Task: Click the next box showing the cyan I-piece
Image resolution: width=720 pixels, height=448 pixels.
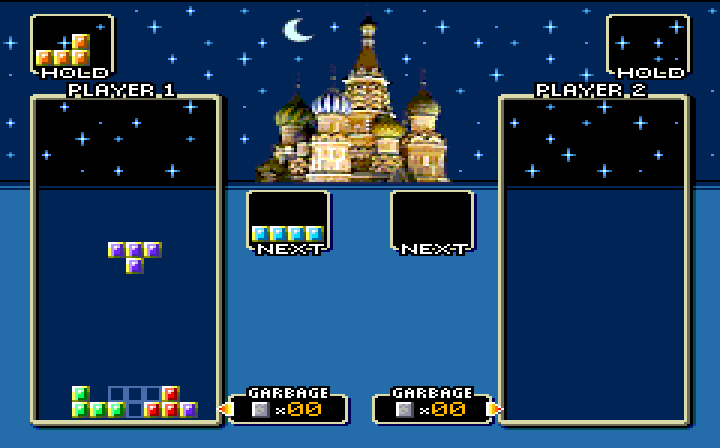Action: 288,220
